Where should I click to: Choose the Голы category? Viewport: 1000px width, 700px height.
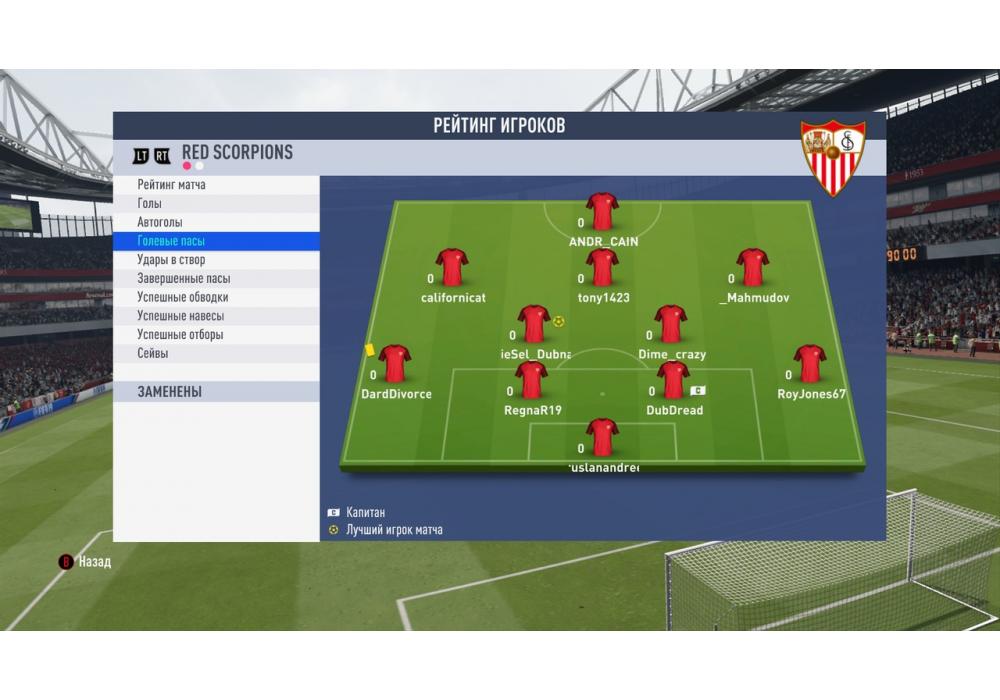pyautogui.click(x=150, y=204)
